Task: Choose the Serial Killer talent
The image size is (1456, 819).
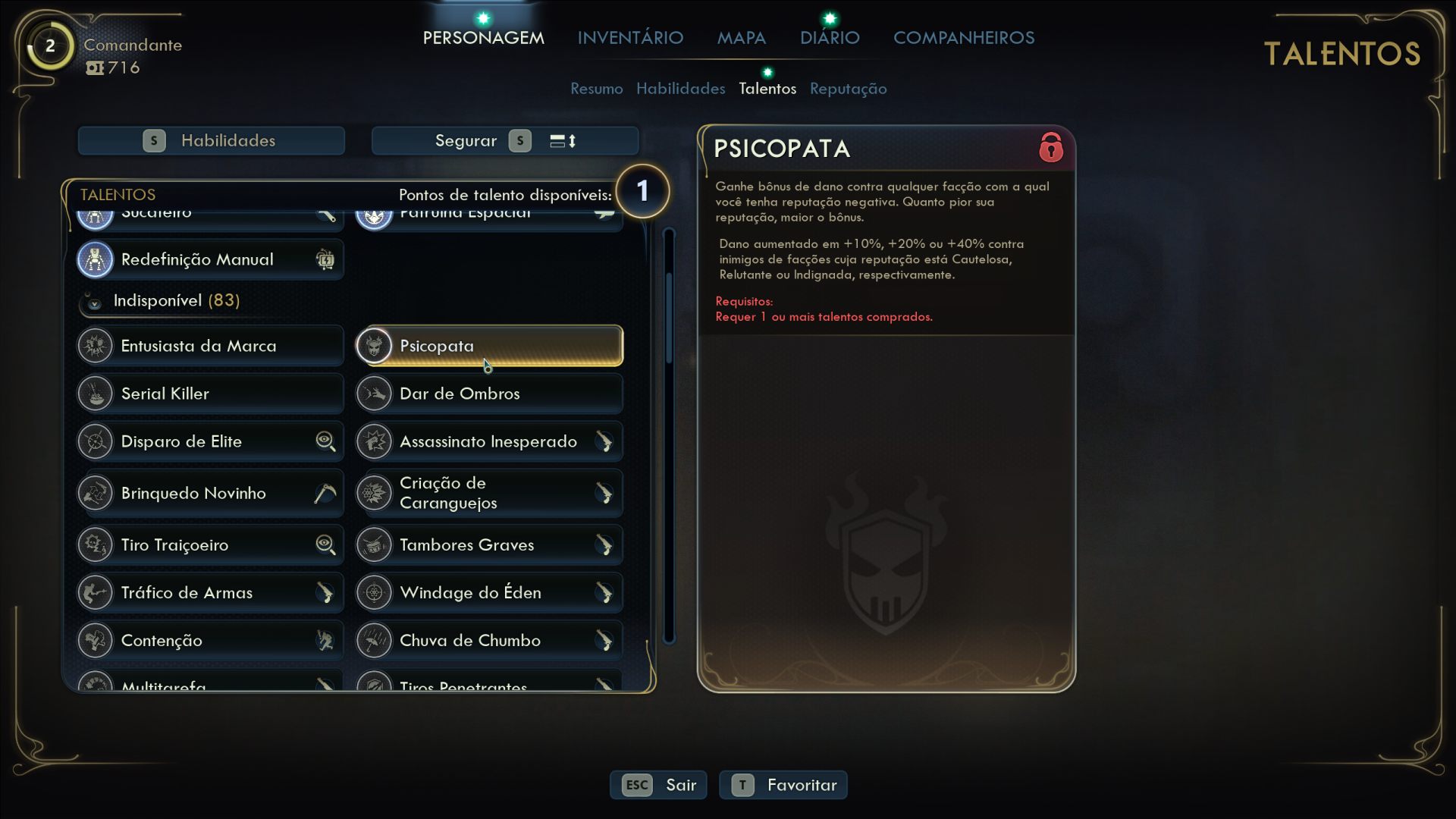Action: click(210, 394)
